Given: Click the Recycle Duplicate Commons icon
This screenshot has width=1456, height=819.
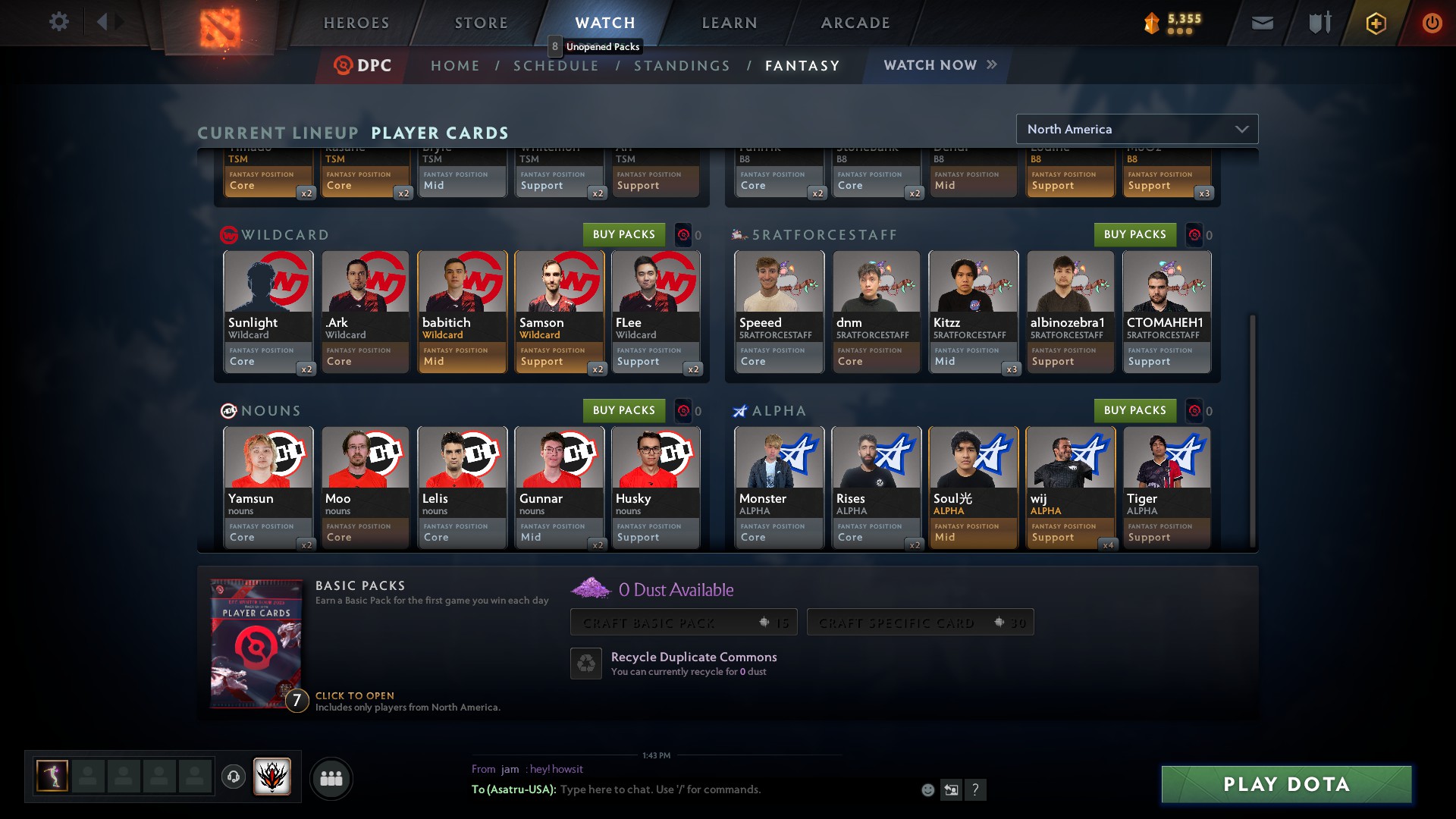Looking at the screenshot, I should (585, 663).
